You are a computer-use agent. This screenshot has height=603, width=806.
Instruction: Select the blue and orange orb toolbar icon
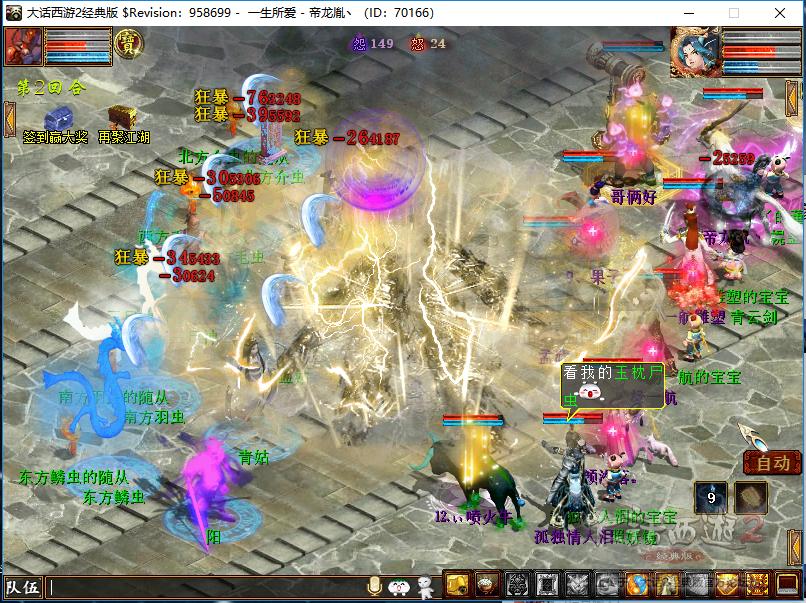pyautogui.click(x=636, y=585)
